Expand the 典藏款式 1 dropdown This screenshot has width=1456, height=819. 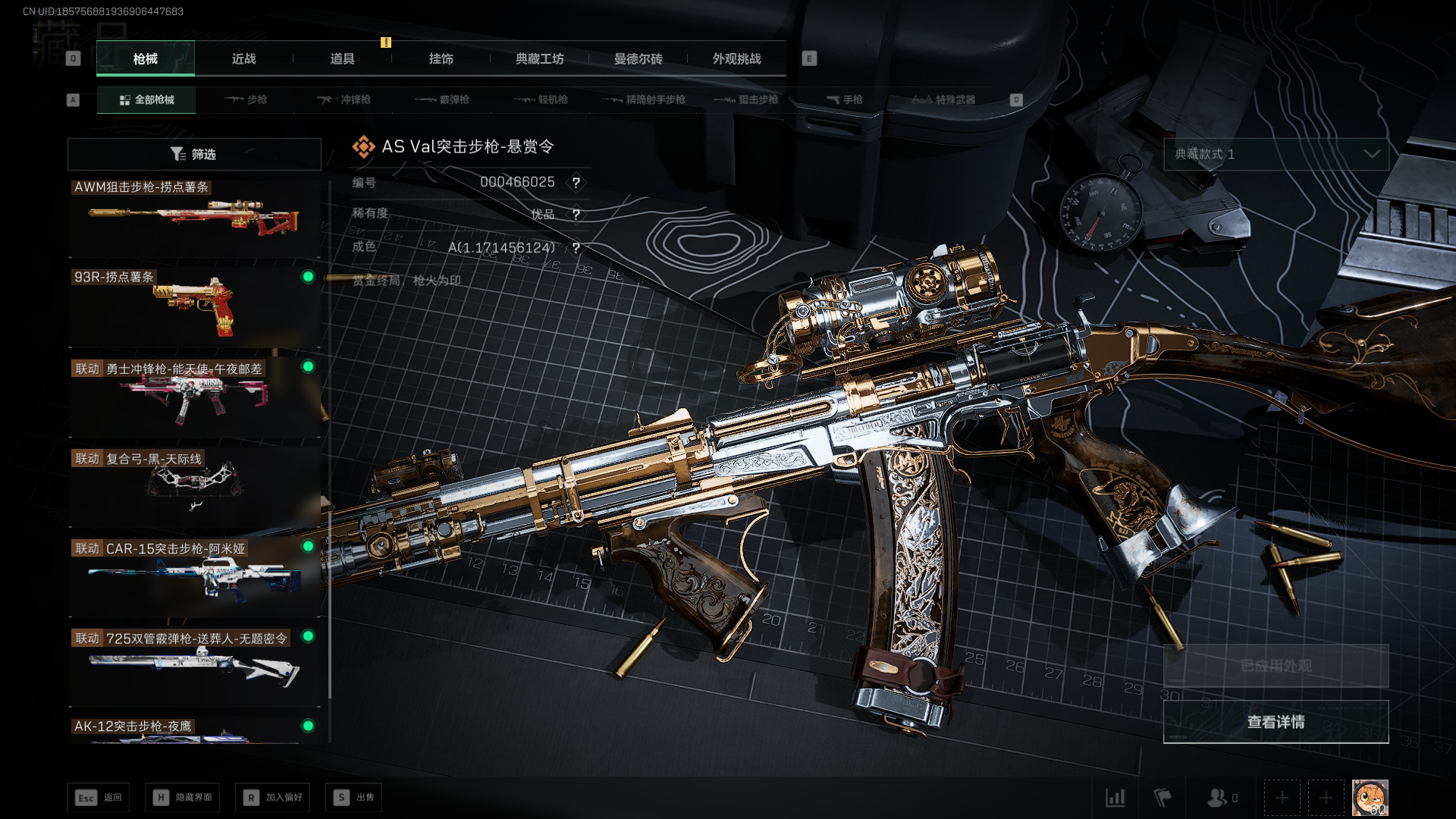coord(1276,154)
